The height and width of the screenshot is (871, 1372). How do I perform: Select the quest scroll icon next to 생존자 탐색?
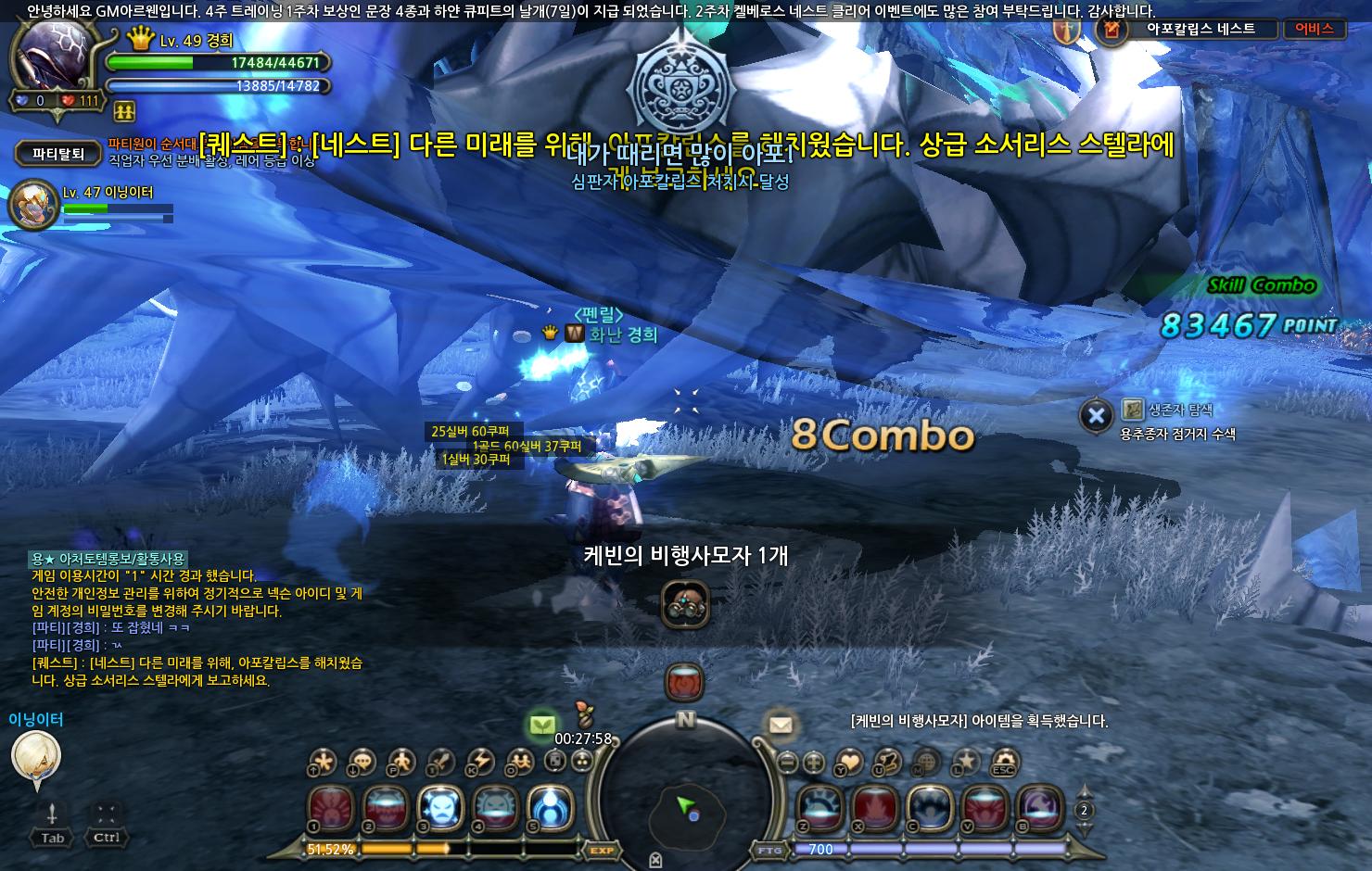[1132, 408]
